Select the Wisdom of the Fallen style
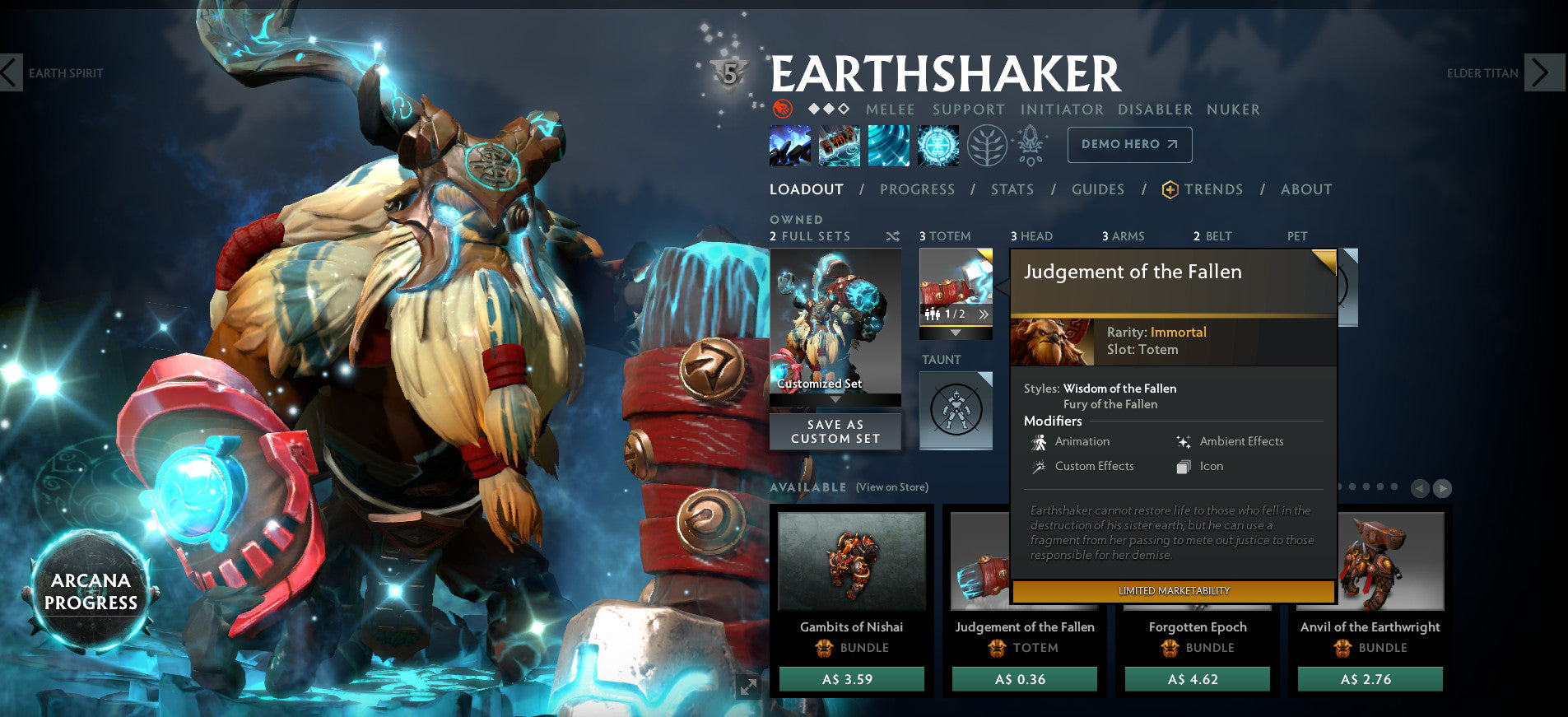The width and height of the screenshot is (1568, 717). point(1121,389)
